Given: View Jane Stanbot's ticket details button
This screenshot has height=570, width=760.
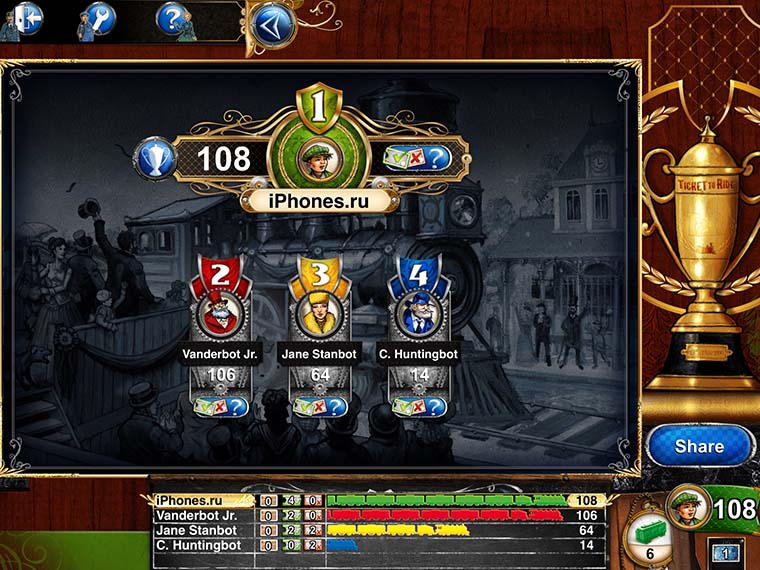Looking at the screenshot, I should tap(319, 406).
